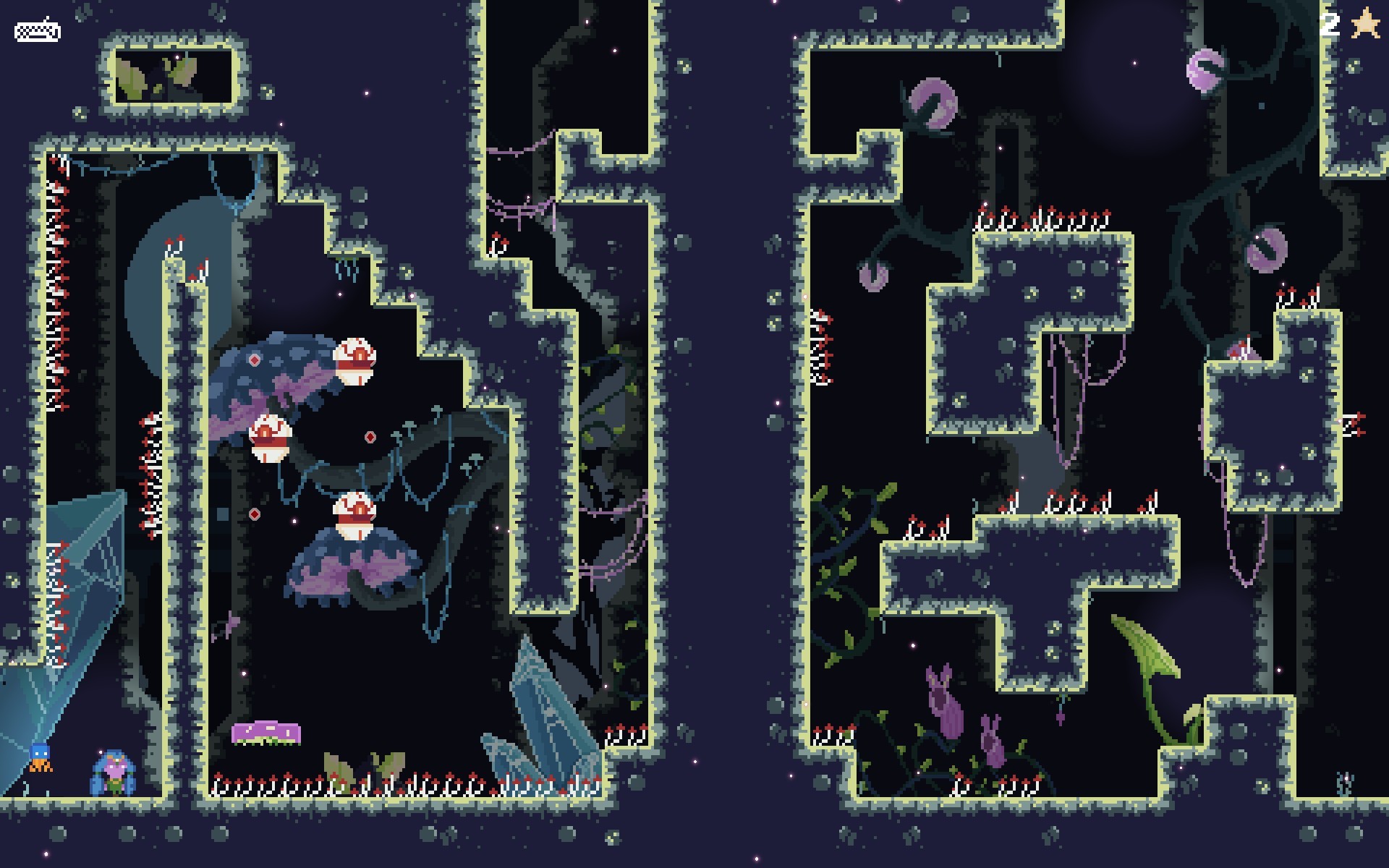The height and width of the screenshot is (868, 1389).
Task: Select the white sprig bottom-right corner
Action: [x=1344, y=785]
